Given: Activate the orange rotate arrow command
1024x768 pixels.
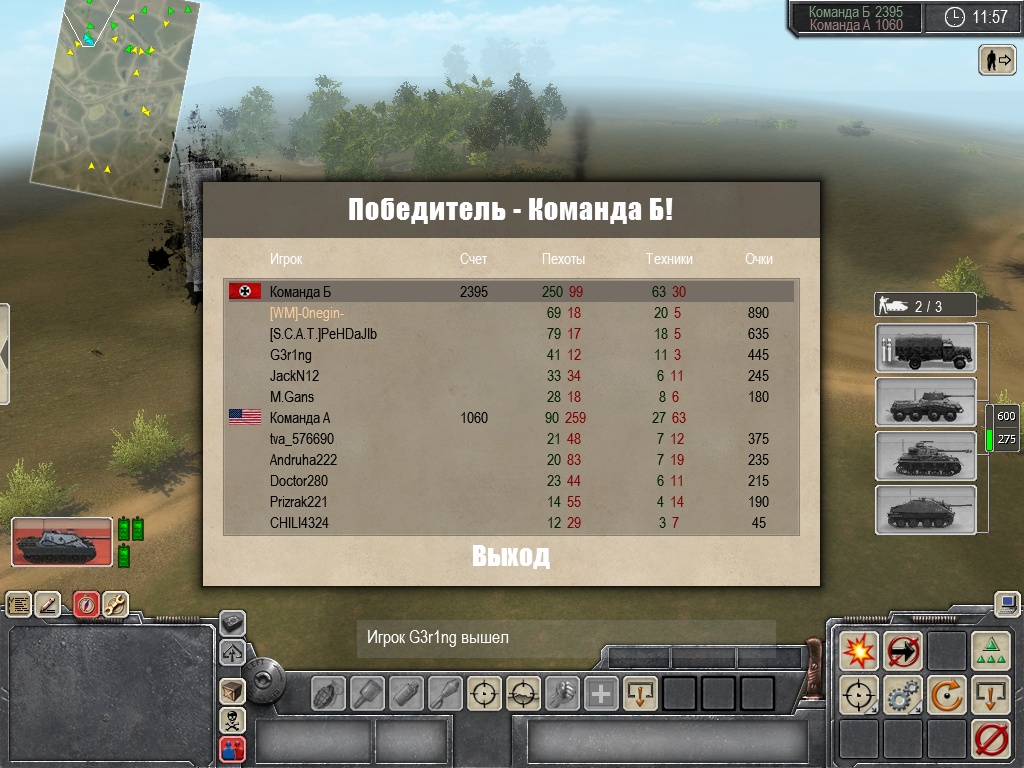Looking at the screenshot, I should point(946,694).
